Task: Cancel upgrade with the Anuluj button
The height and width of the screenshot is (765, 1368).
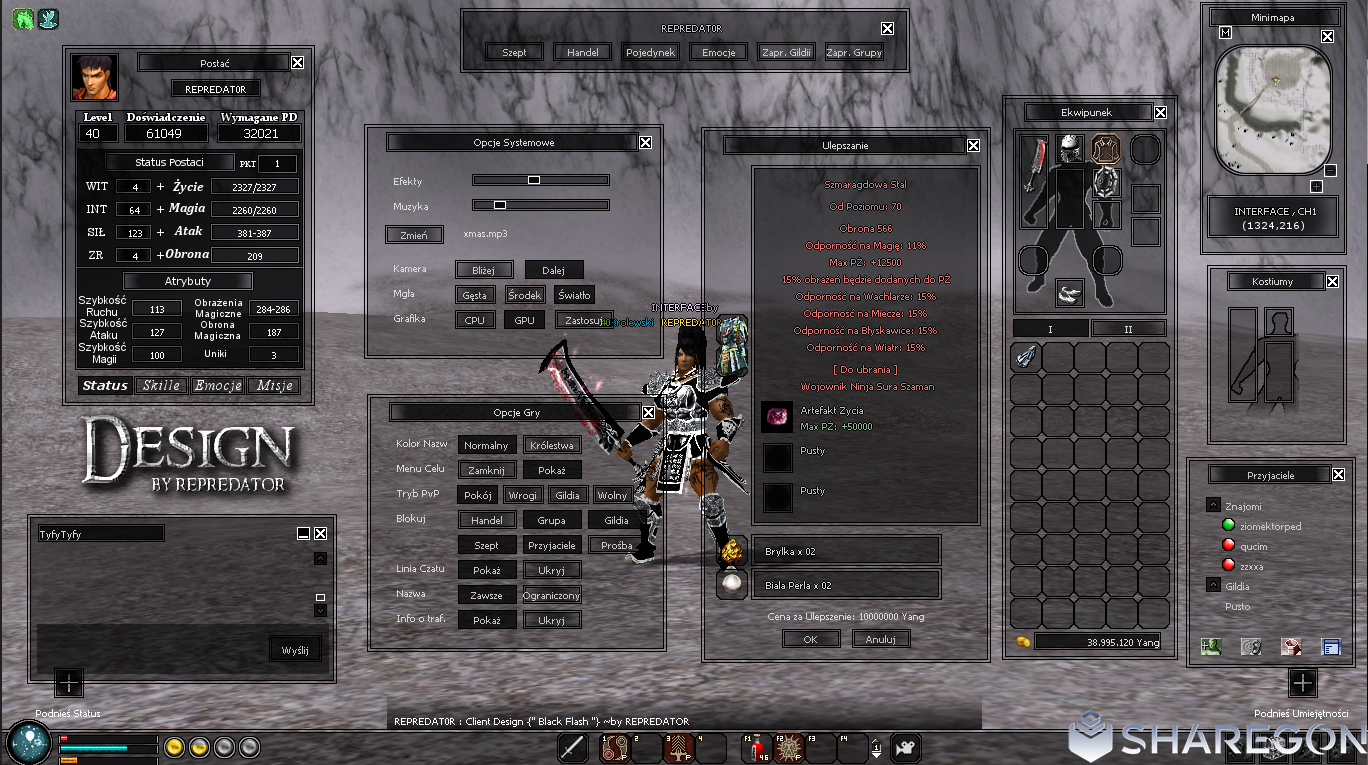Action: click(x=880, y=639)
